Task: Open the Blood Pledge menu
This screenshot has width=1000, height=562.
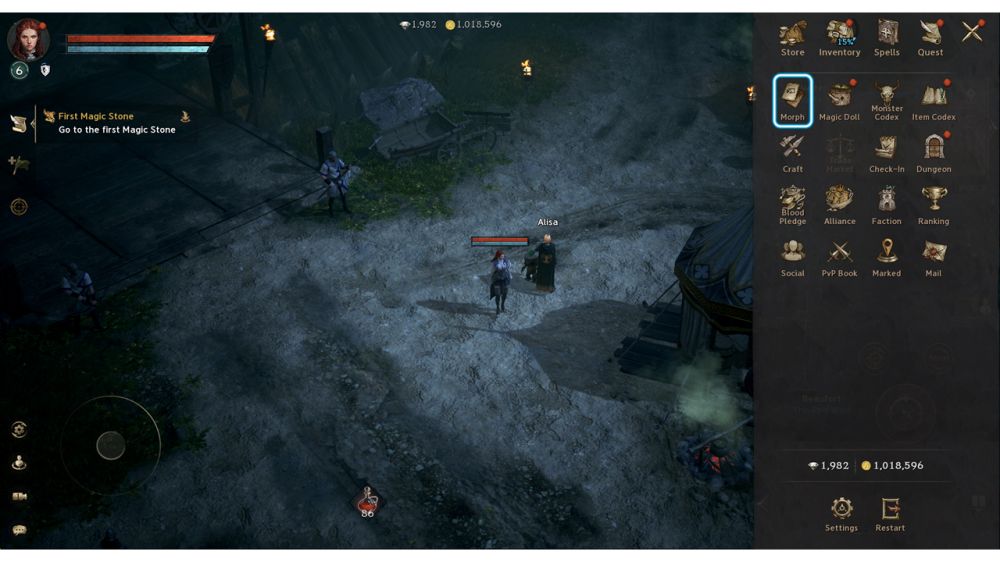Action: (792, 204)
